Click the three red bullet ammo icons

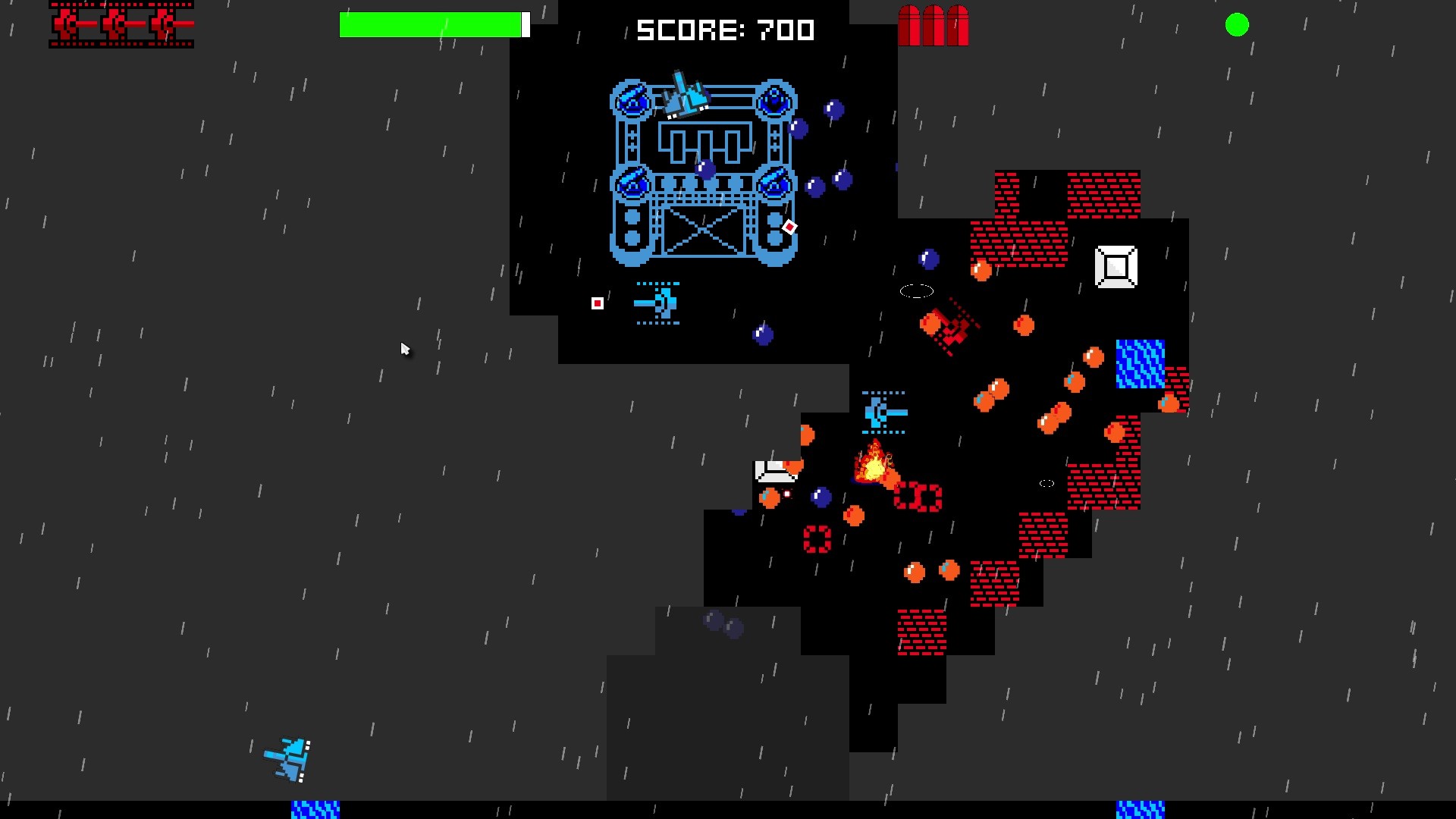pos(934,25)
